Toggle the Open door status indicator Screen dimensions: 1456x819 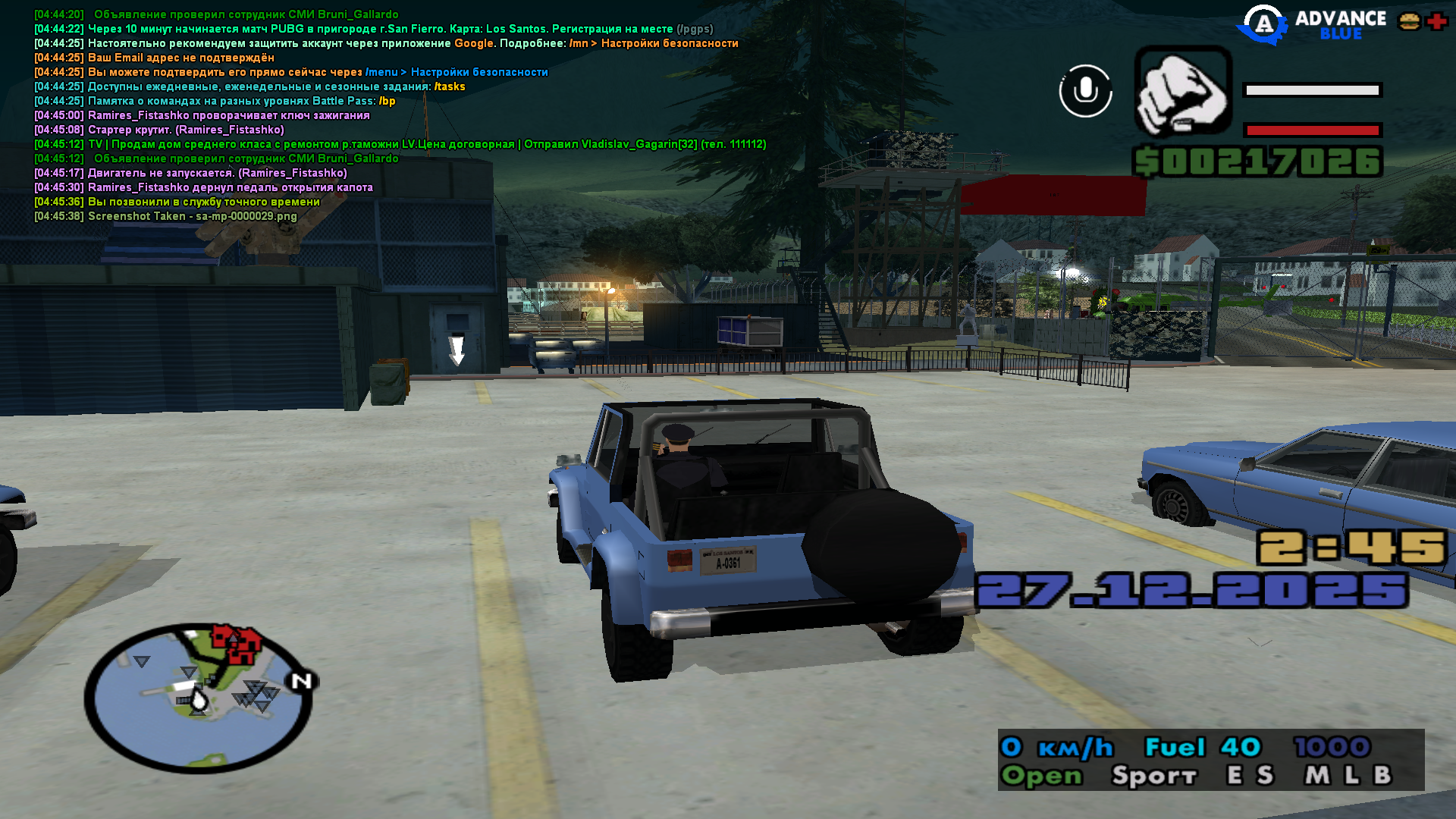click(x=1041, y=776)
